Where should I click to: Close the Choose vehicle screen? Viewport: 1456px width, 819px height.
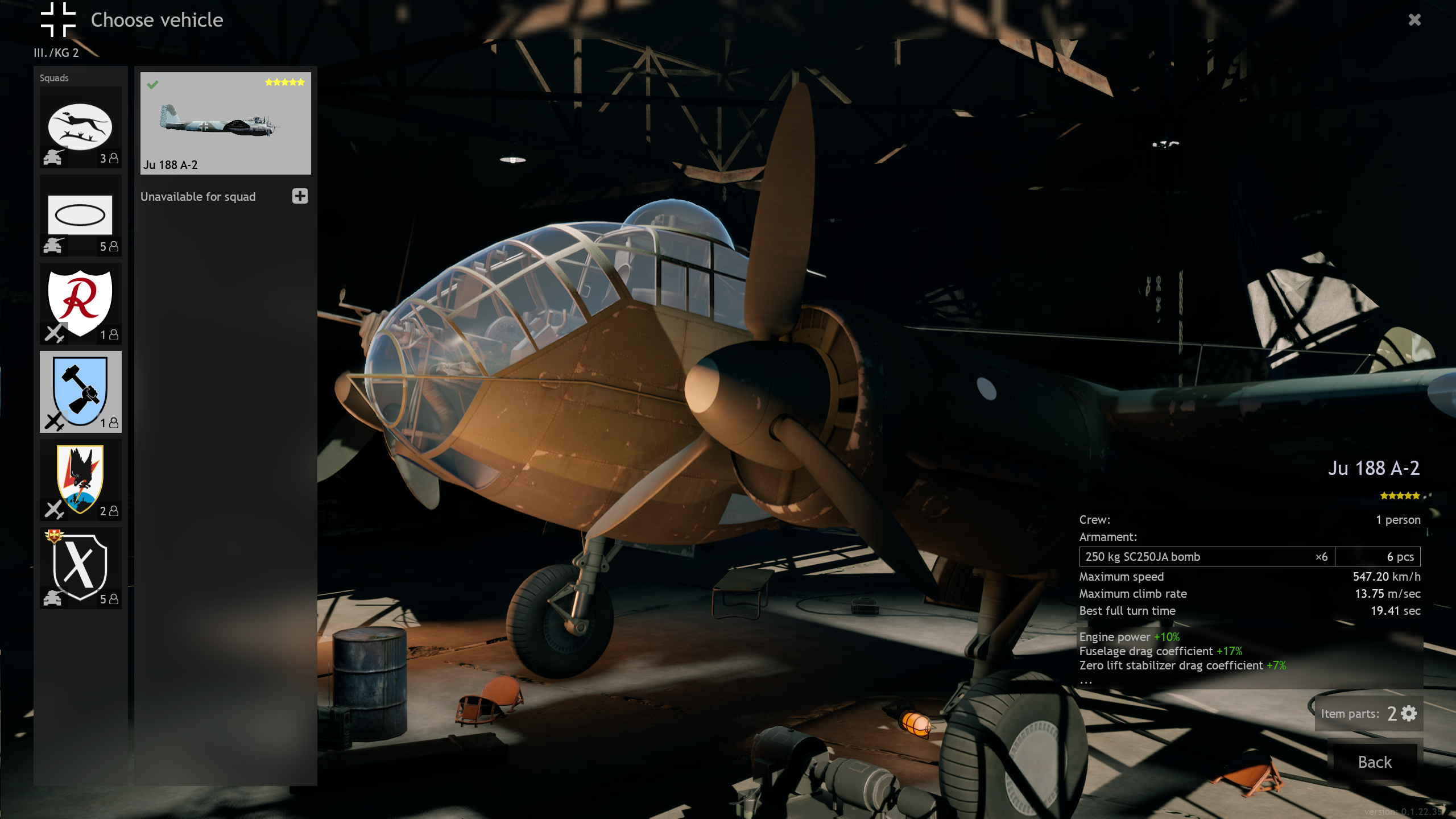tap(1414, 20)
